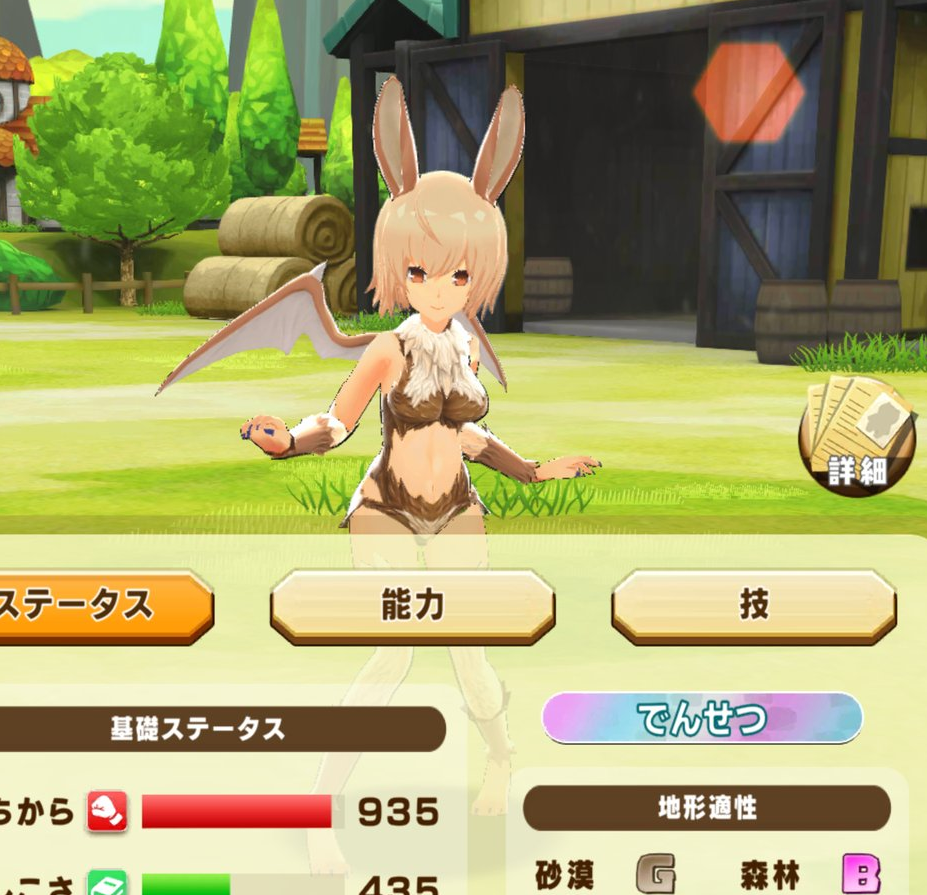Viewport: 927px width, 895px height.
Task: Switch to the ステータス tab
Action: tap(100, 606)
